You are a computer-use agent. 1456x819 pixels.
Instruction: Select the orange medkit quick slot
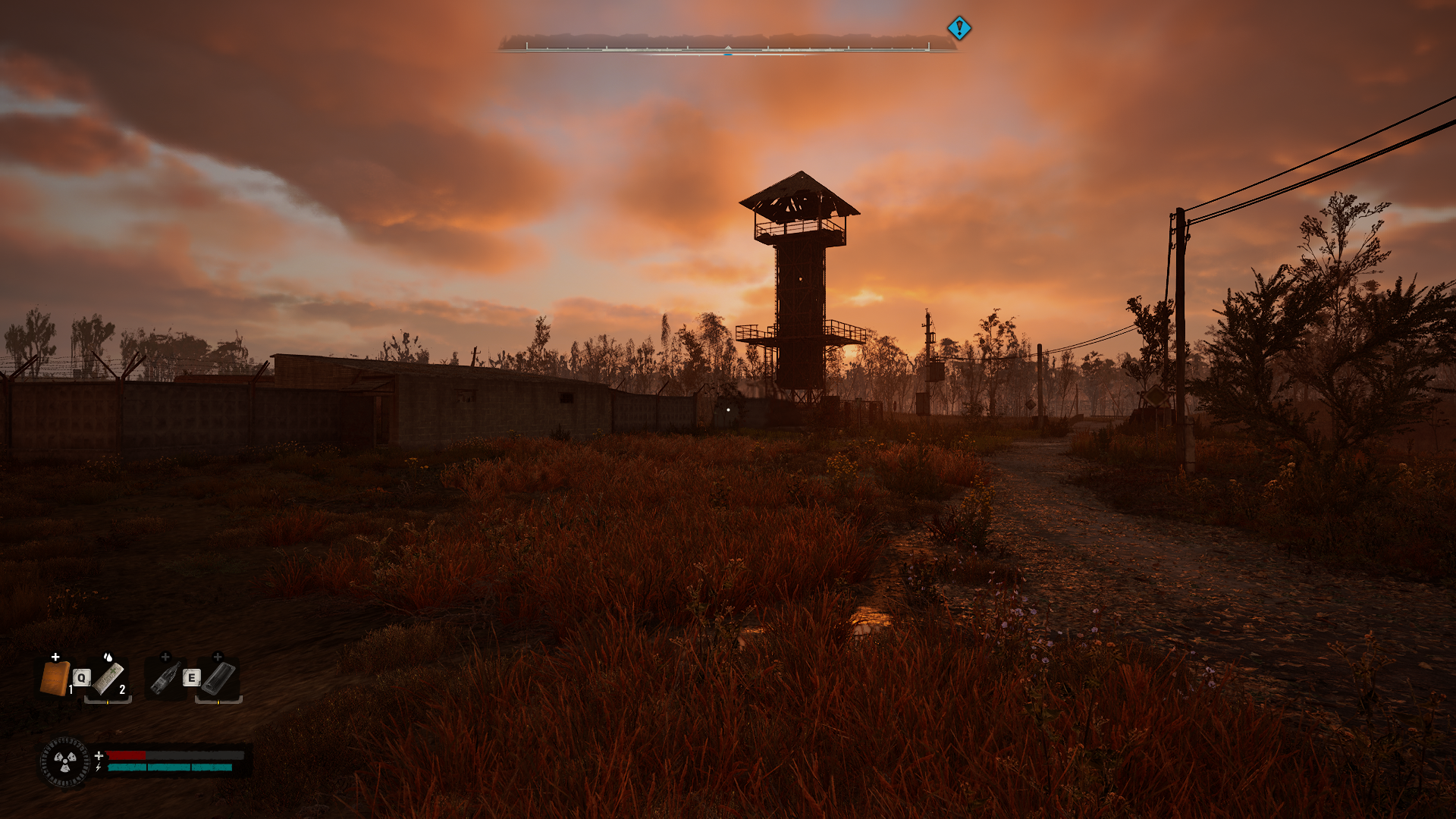coord(55,678)
